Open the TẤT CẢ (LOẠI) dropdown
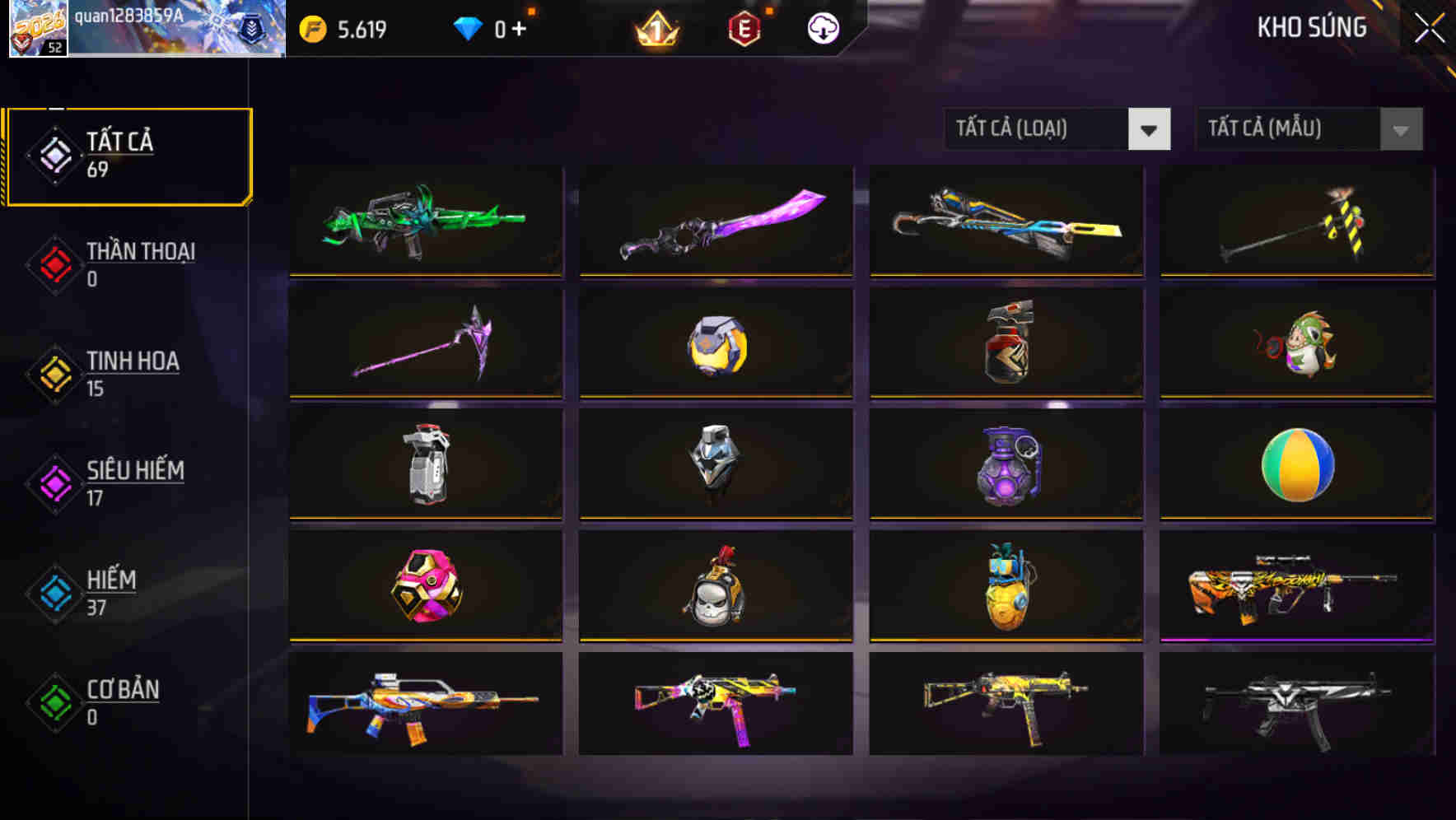Viewport: 1456px width, 820px height. click(x=1058, y=129)
